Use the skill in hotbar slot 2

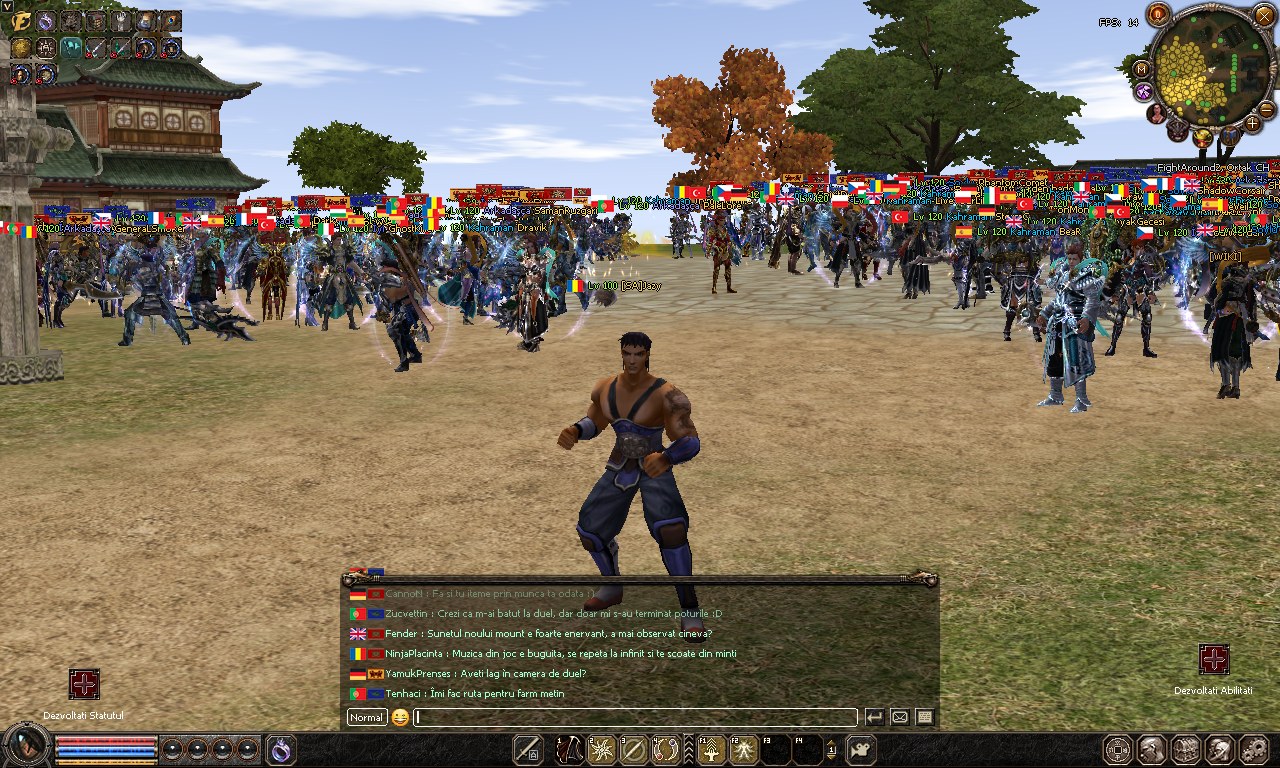(601, 750)
